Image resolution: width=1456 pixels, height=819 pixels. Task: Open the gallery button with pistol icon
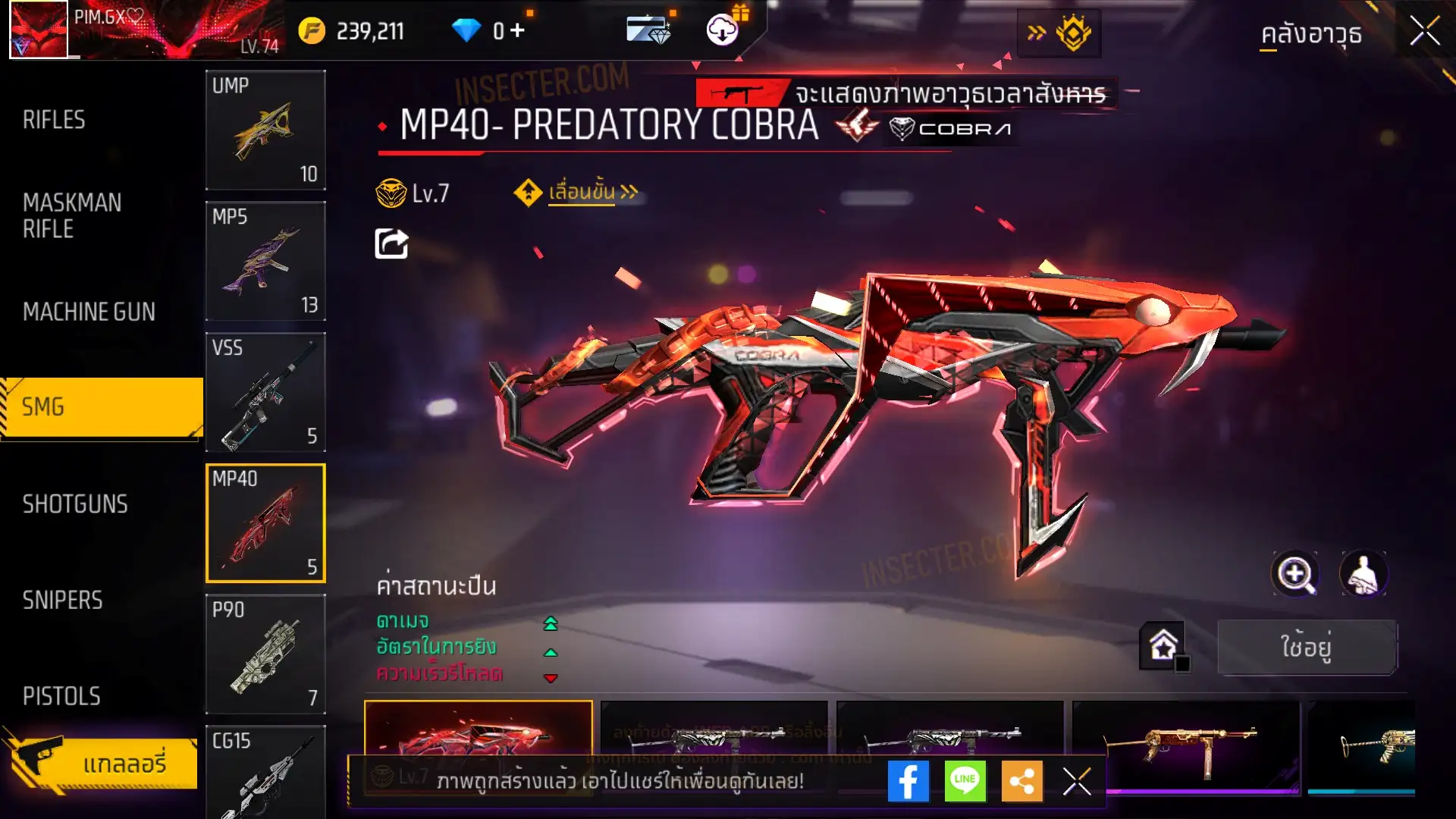point(102,763)
